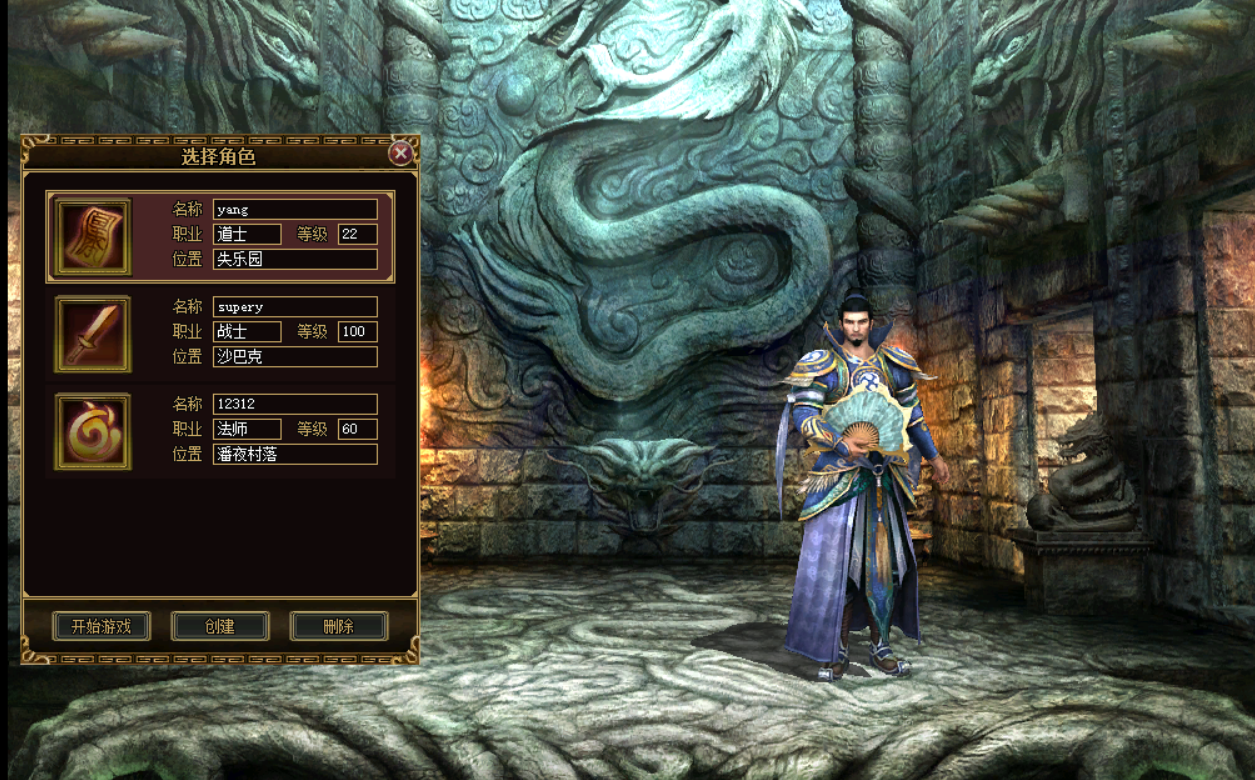Close the character selection panel
Screen dimensions: 1255x780
(x=400, y=153)
